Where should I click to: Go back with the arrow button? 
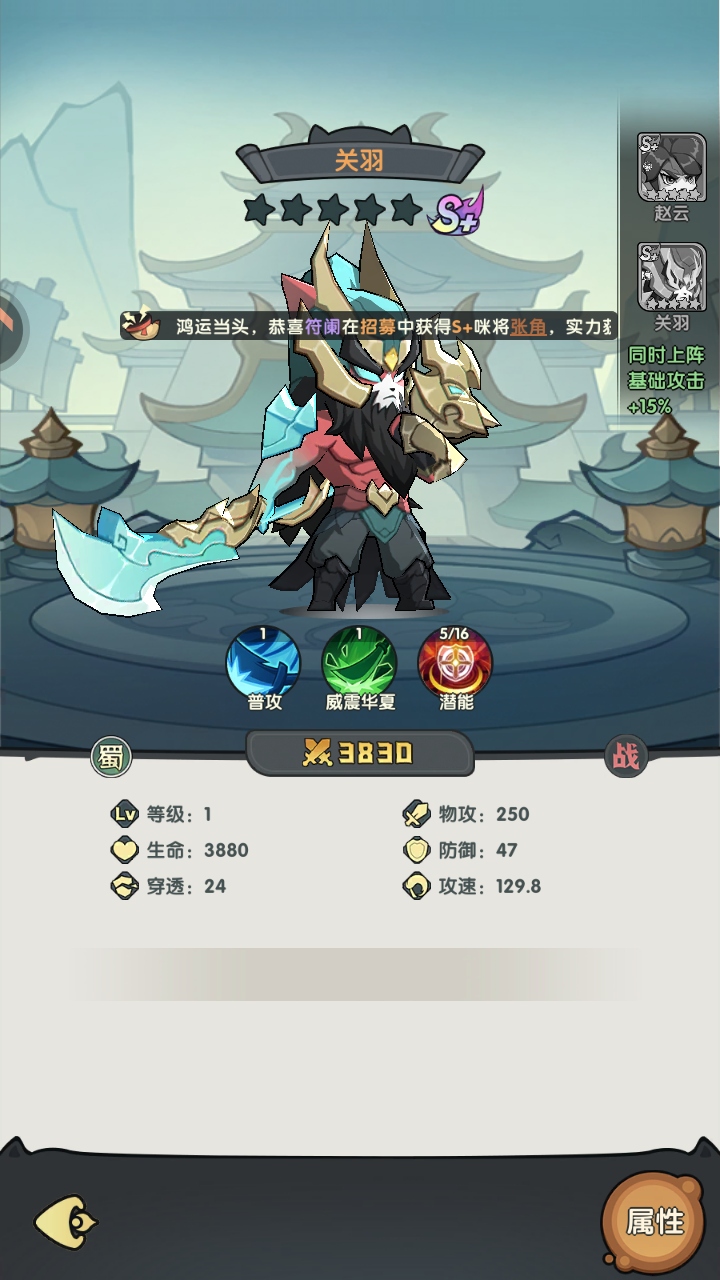(66, 1221)
